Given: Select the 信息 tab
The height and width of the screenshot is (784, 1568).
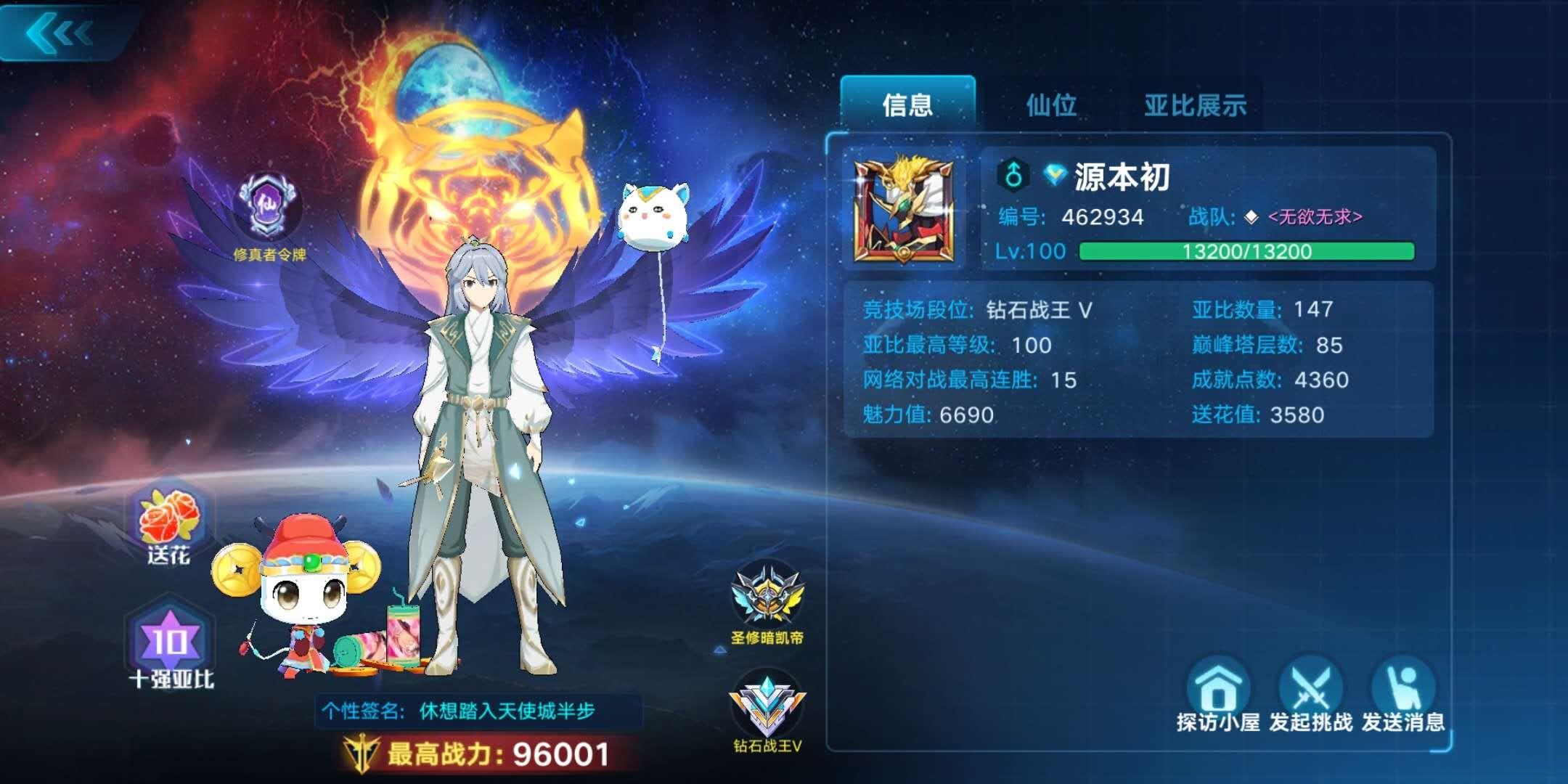Looking at the screenshot, I should coord(910,105).
